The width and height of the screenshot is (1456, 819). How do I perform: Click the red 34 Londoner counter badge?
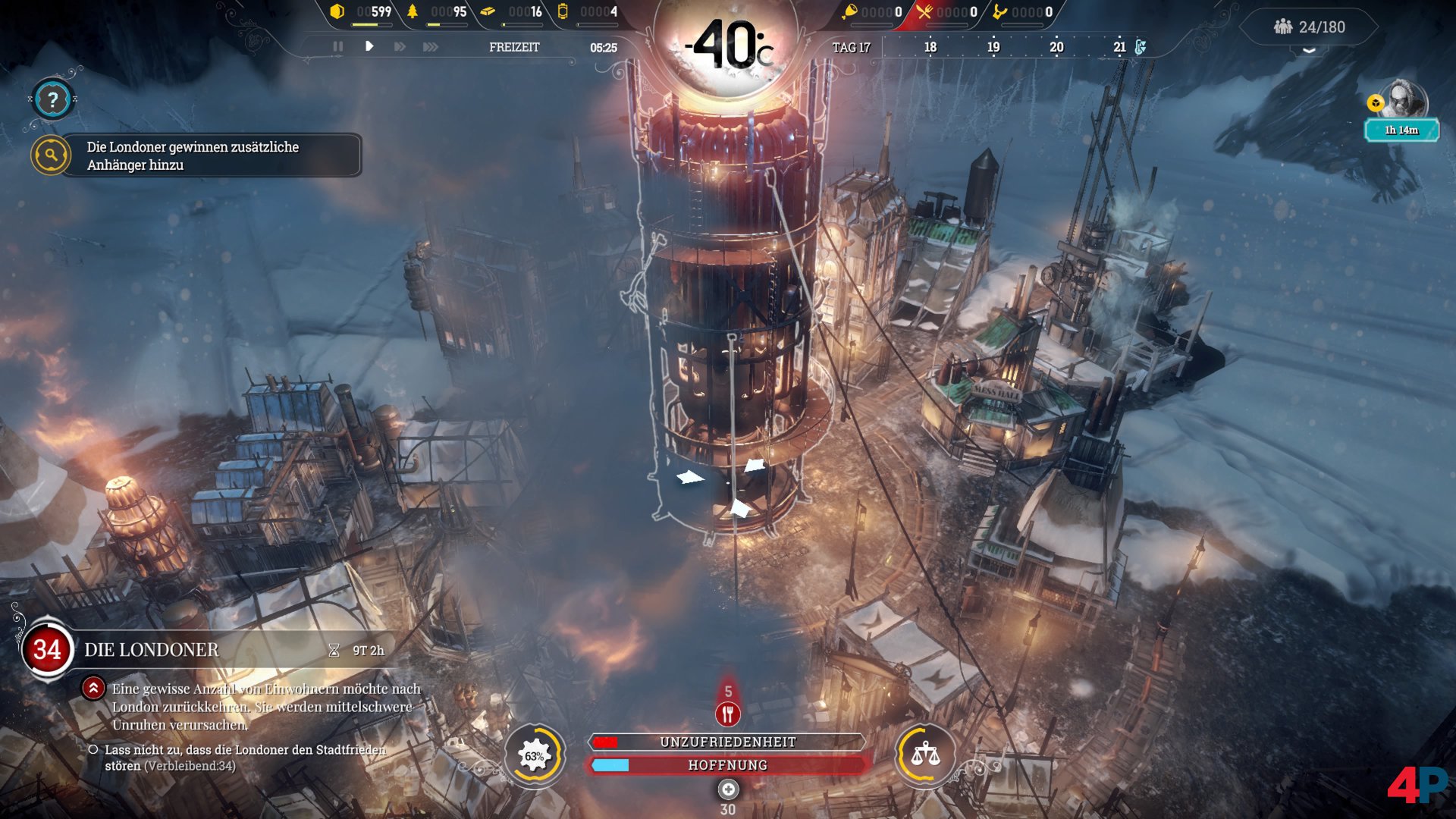click(47, 650)
